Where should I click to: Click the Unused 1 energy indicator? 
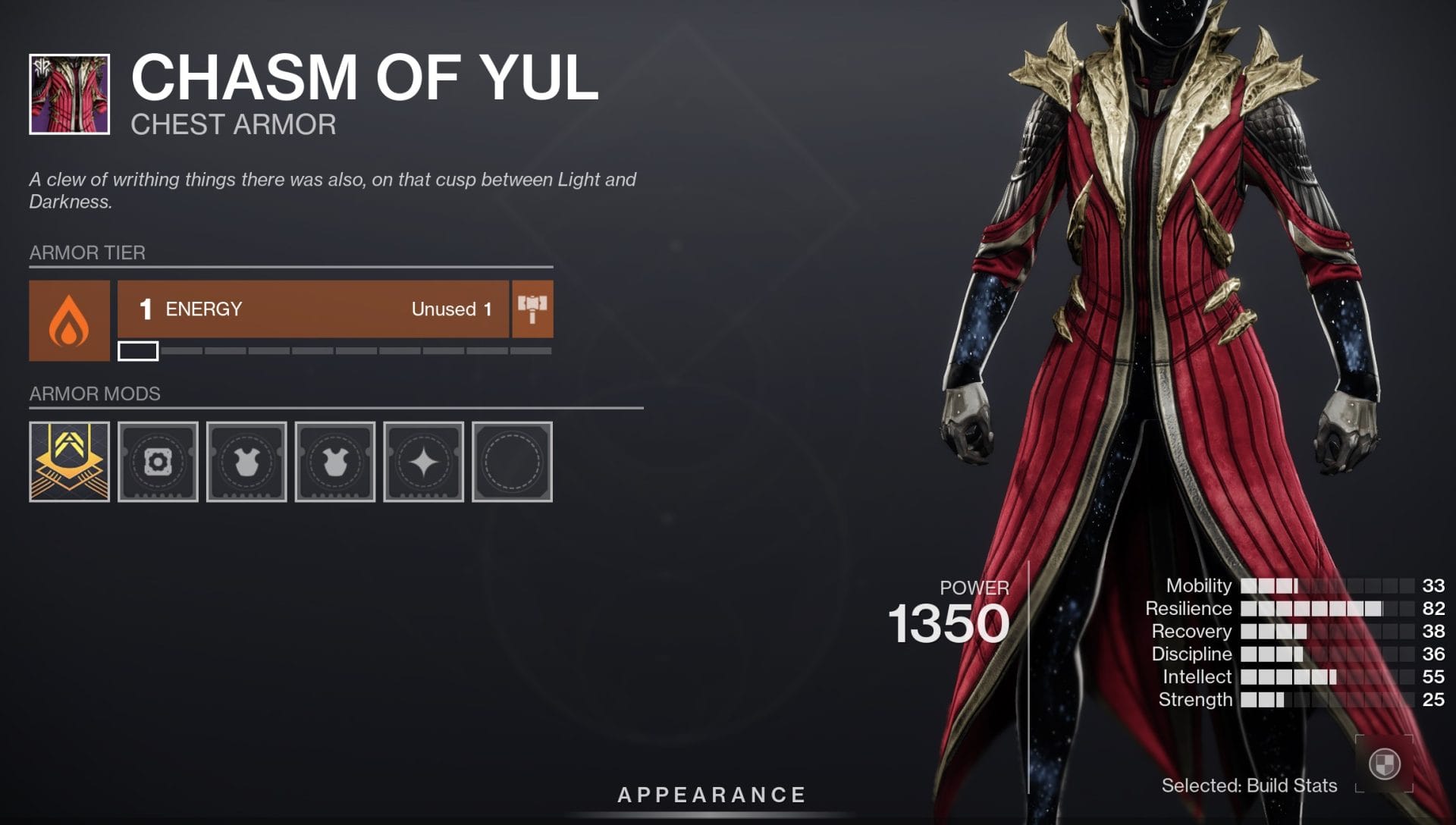tap(450, 309)
